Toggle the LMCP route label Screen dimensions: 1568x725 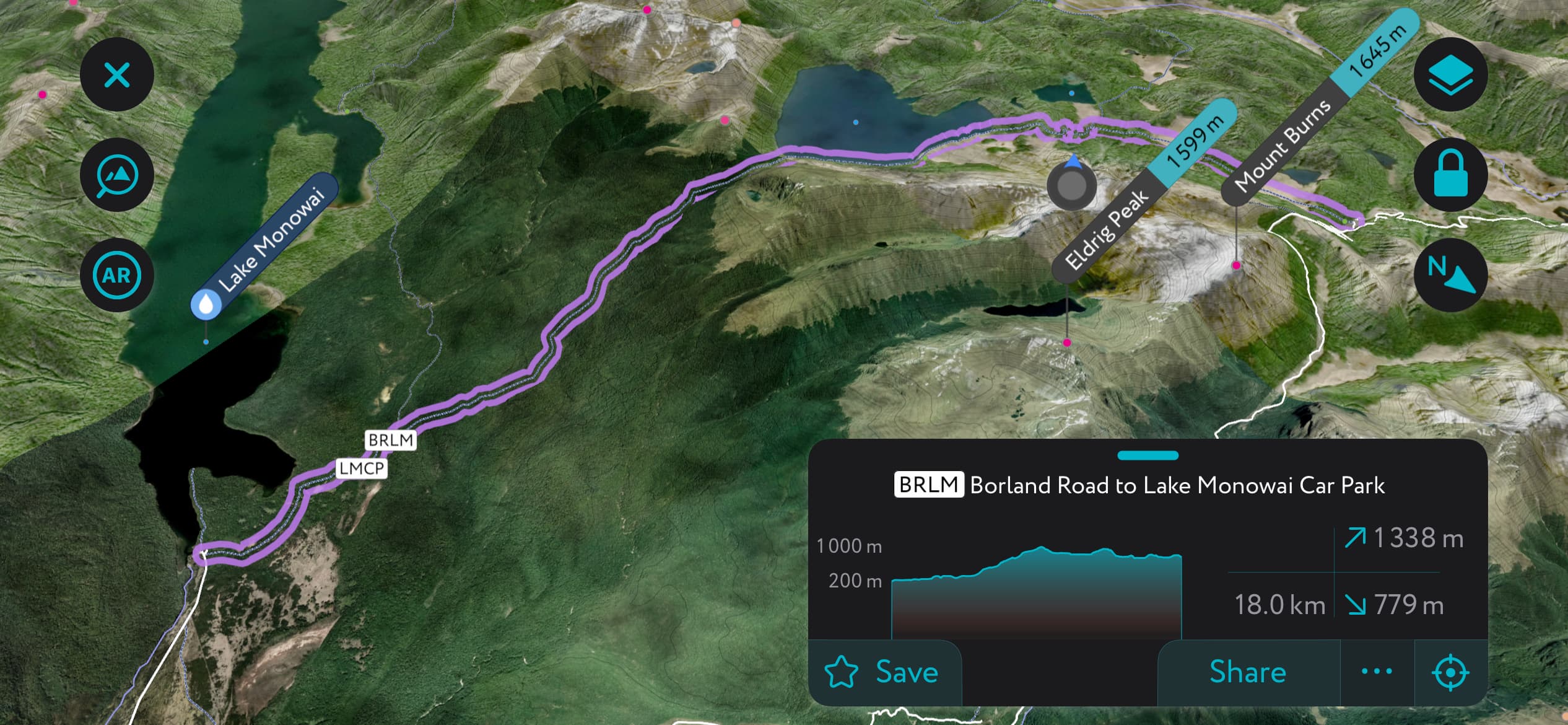click(362, 468)
